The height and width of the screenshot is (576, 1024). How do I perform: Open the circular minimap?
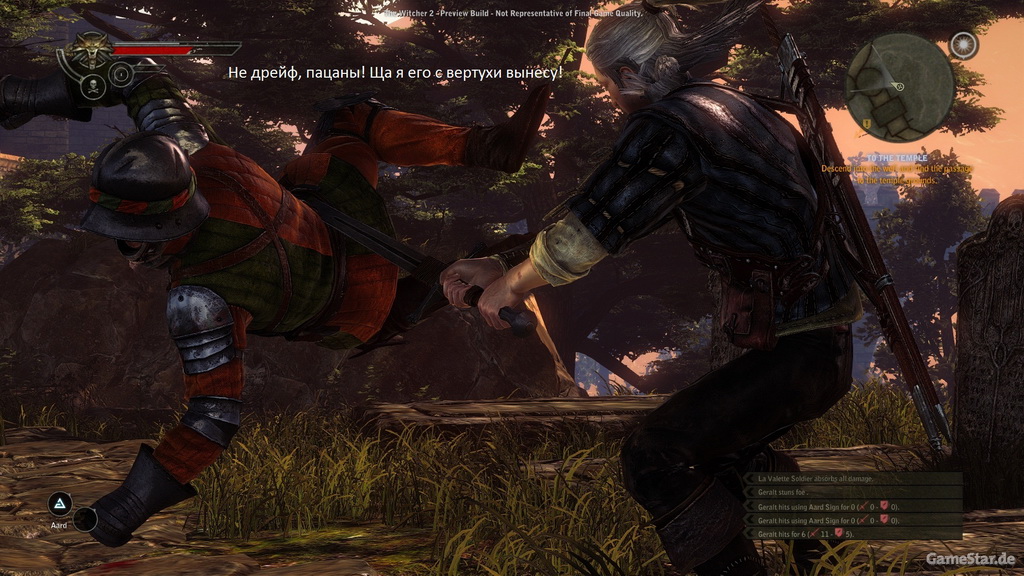(x=899, y=87)
